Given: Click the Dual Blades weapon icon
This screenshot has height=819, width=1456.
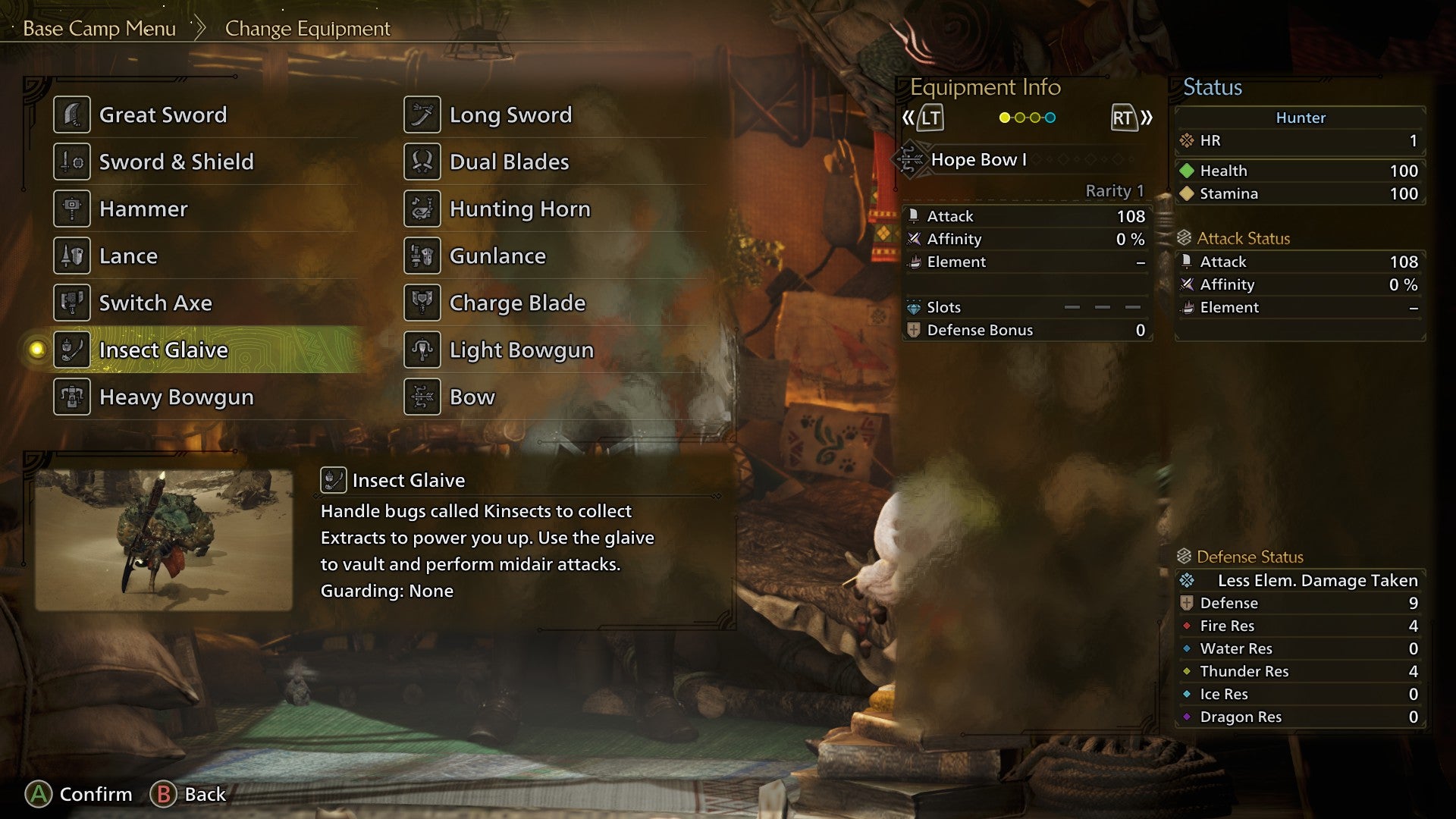Looking at the screenshot, I should click(422, 162).
